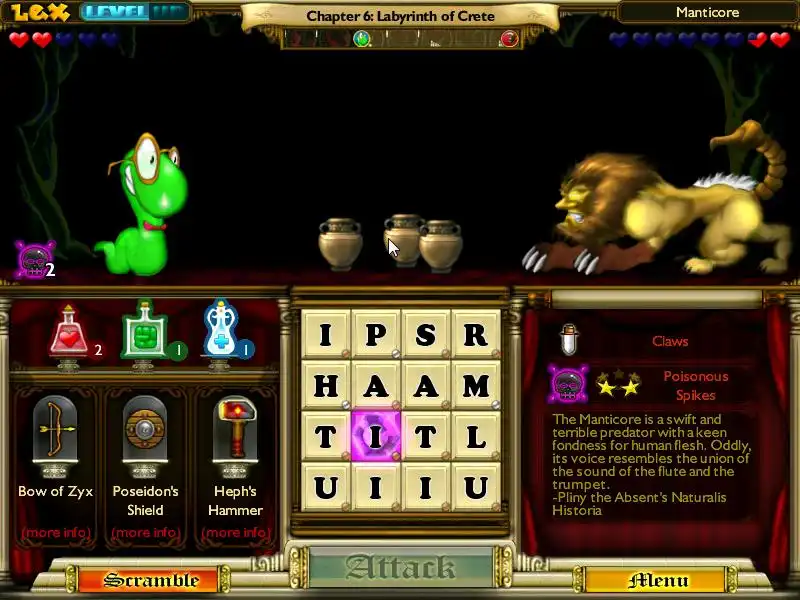Screen dimensions: 800x600
Task: Show more info for Bow of Zyx
Action: [x=56, y=532]
